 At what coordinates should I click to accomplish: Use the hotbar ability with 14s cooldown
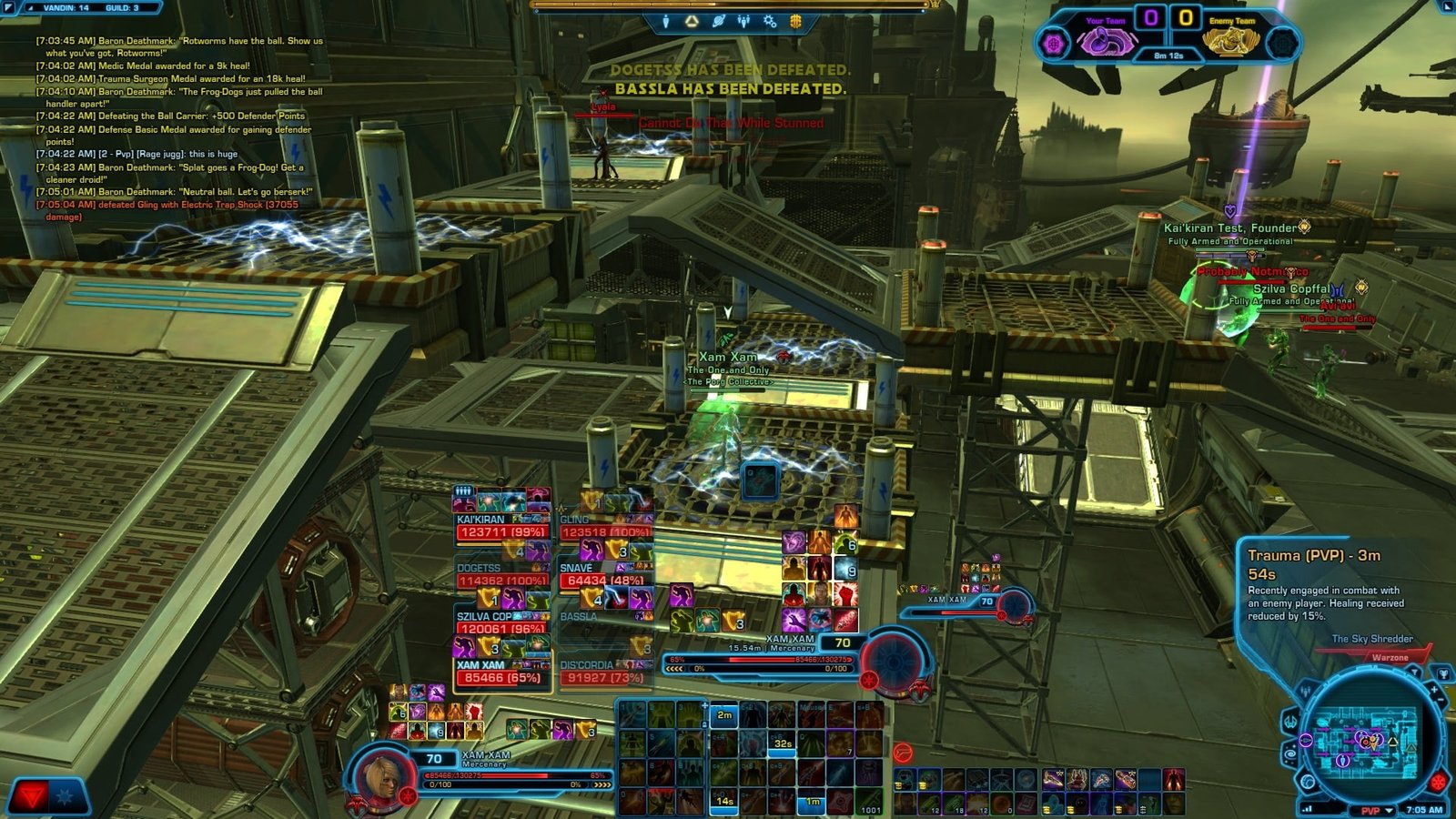(723, 801)
